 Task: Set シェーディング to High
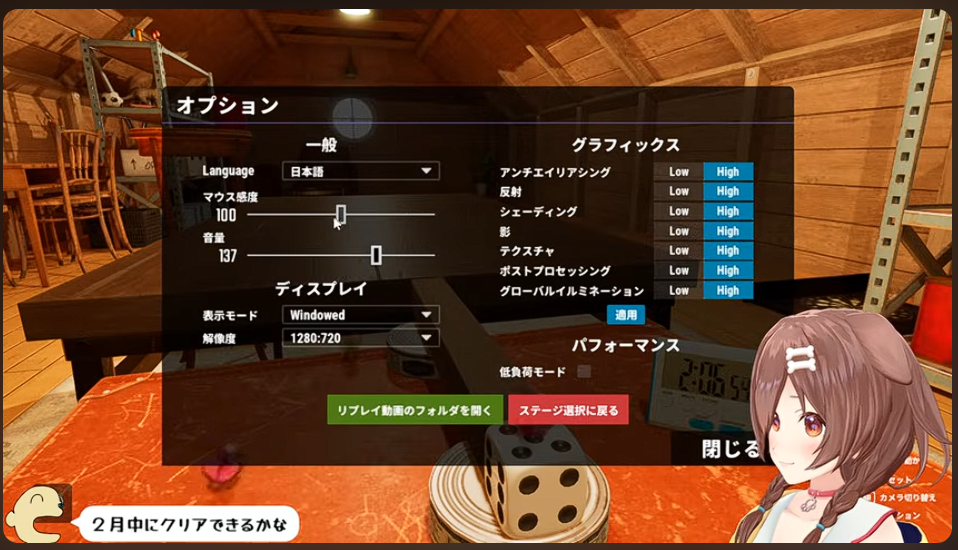point(728,211)
